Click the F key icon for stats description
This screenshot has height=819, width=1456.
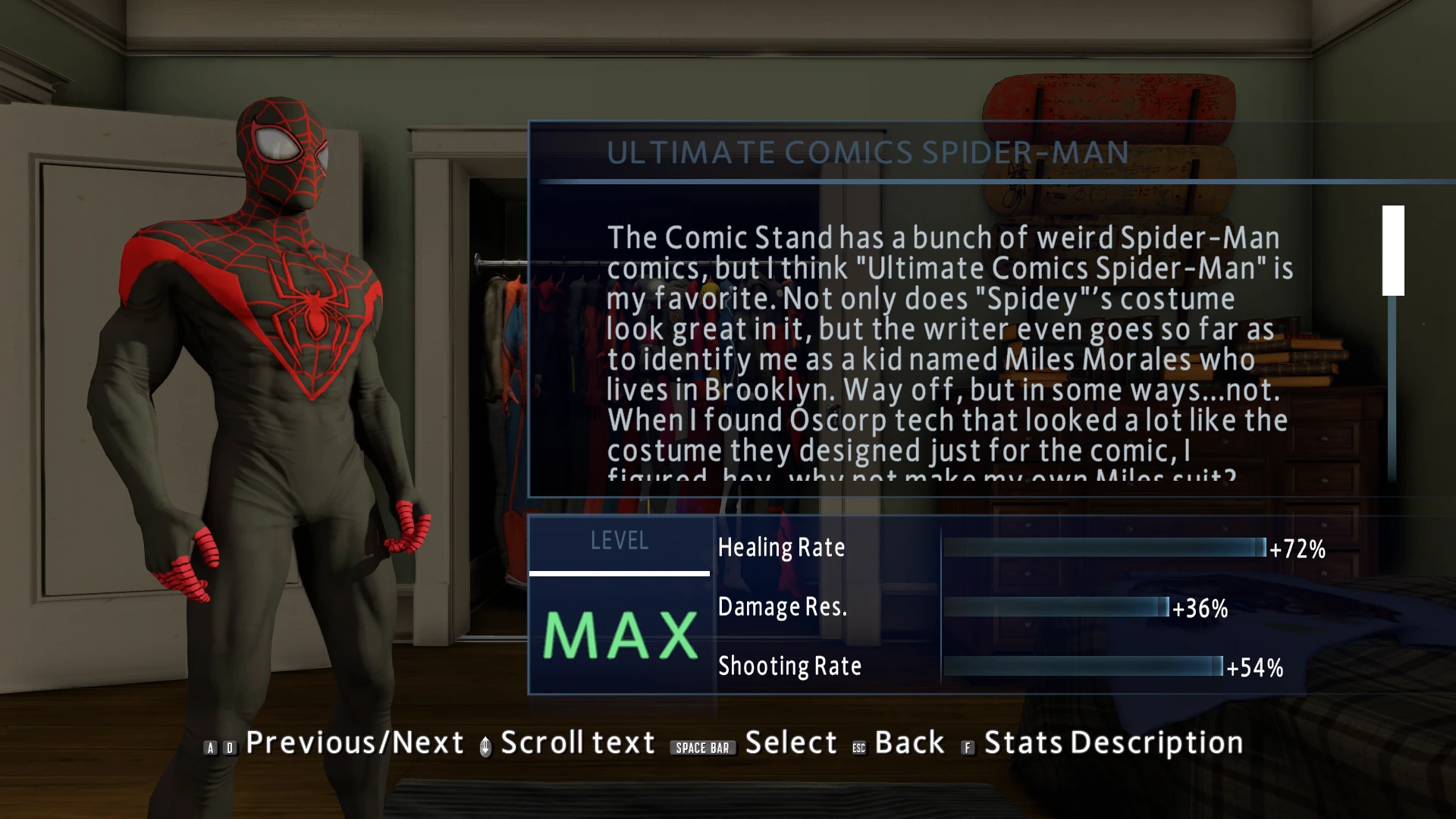click(x=967, y=748)
